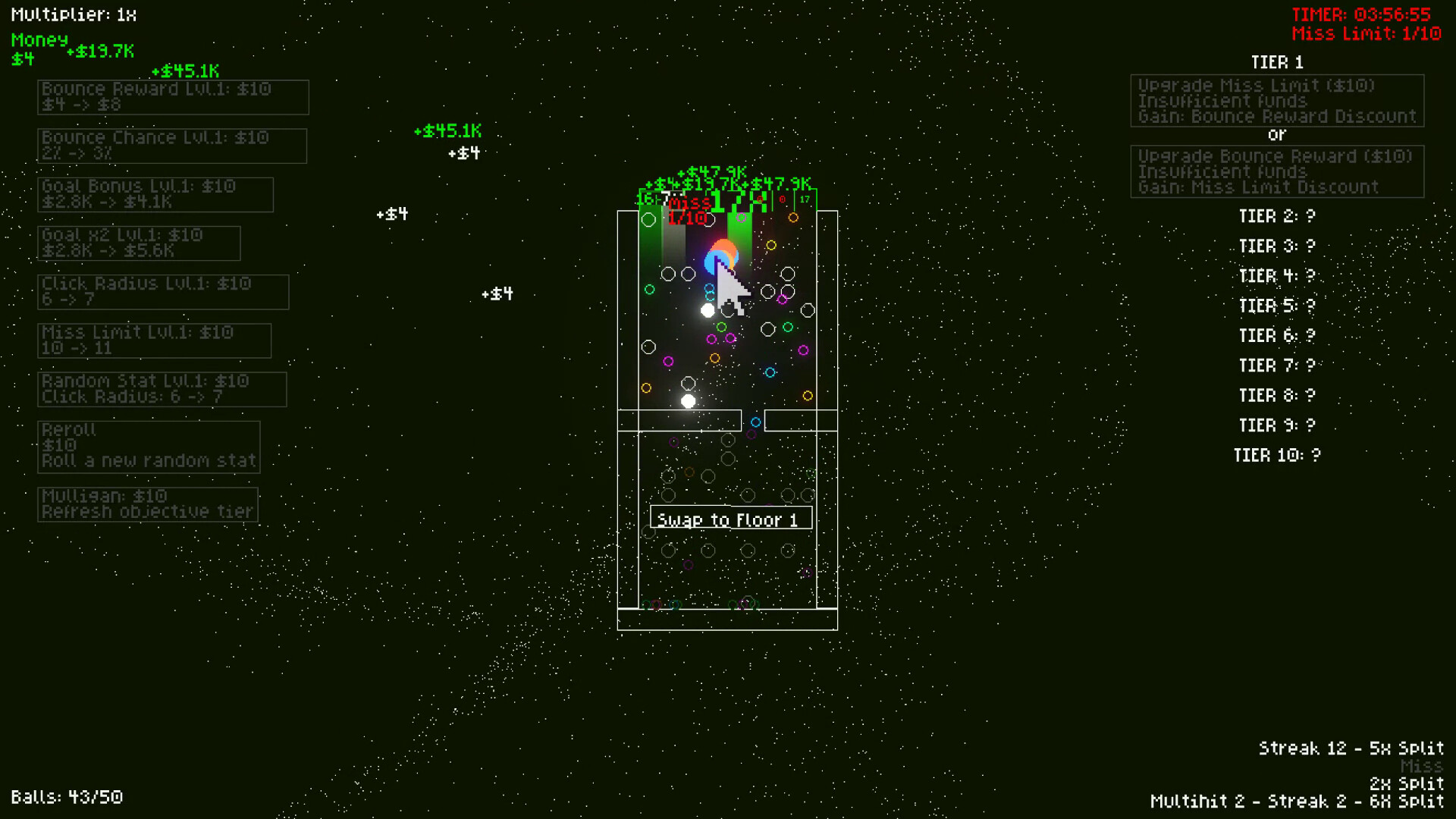Reveal the Tier 2 objective

(1276, 216)
